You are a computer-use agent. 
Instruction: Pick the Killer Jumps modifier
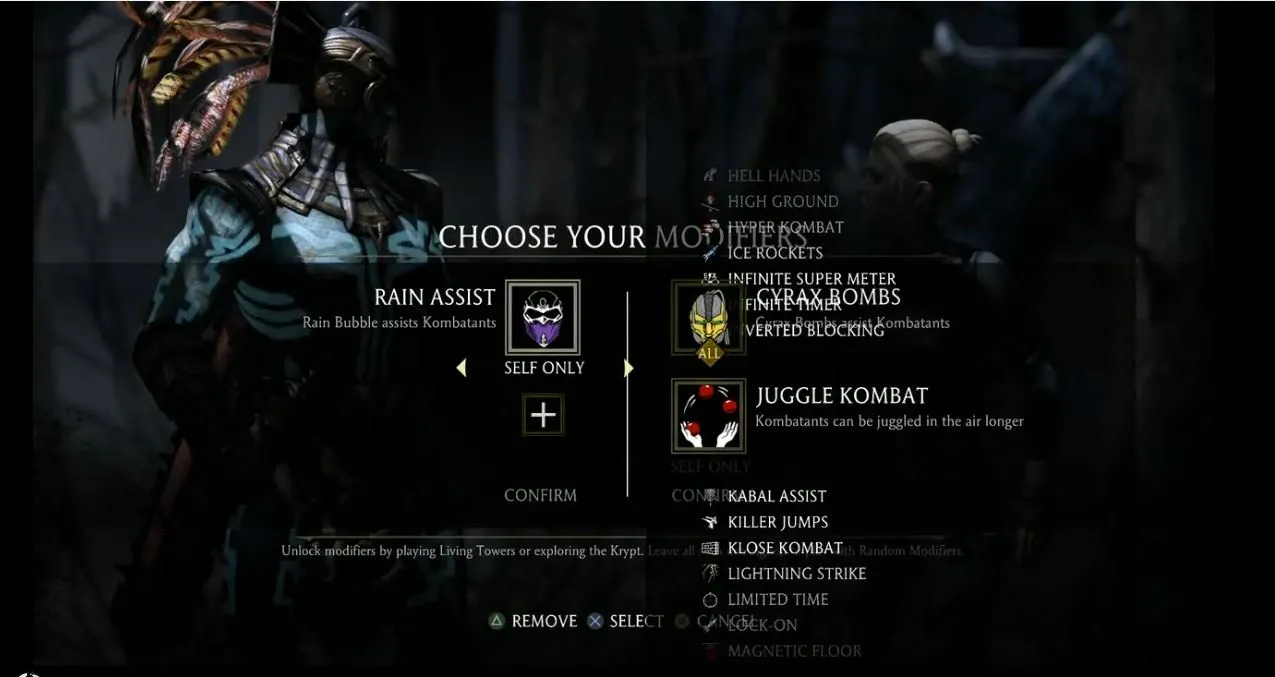coord(777,522)
